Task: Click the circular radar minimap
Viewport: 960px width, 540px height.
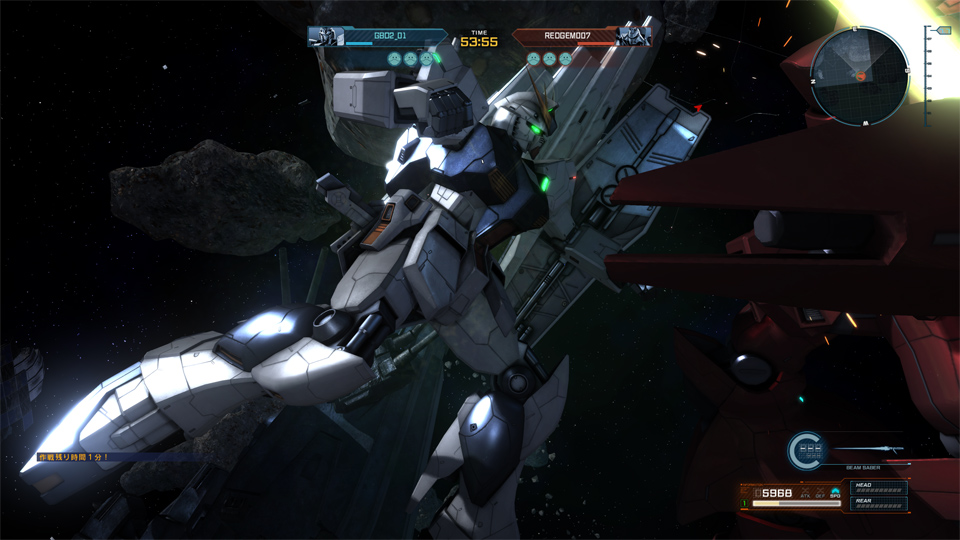Action: coord(859,76)
